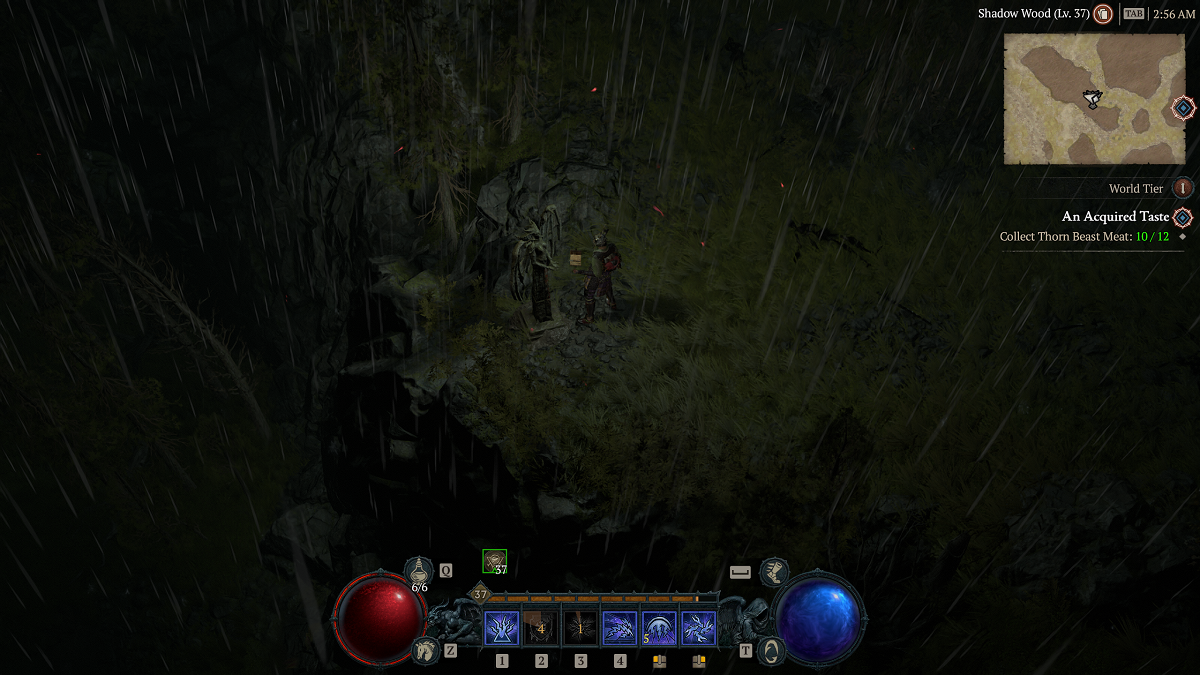1200x675 pixels.
Task: Click the buff icon with the green border
Action: point(494,562)
